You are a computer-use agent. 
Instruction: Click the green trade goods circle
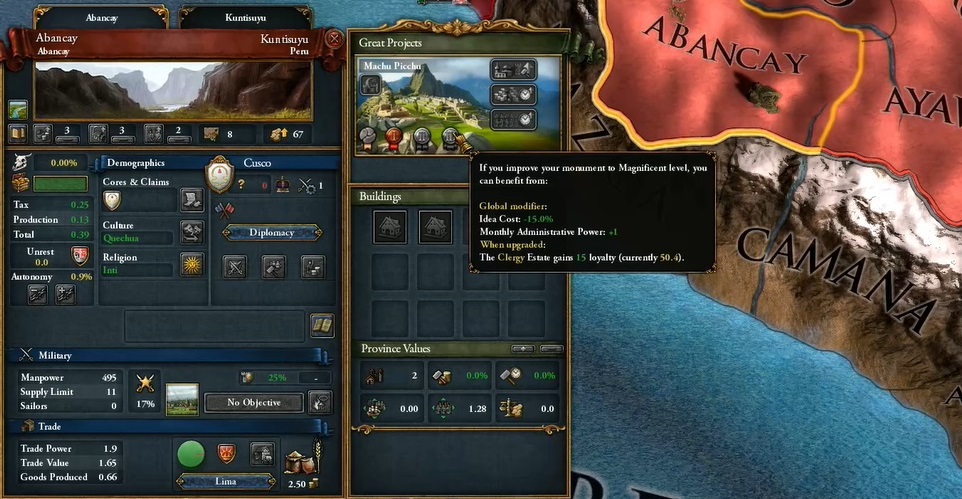[191, 455]
